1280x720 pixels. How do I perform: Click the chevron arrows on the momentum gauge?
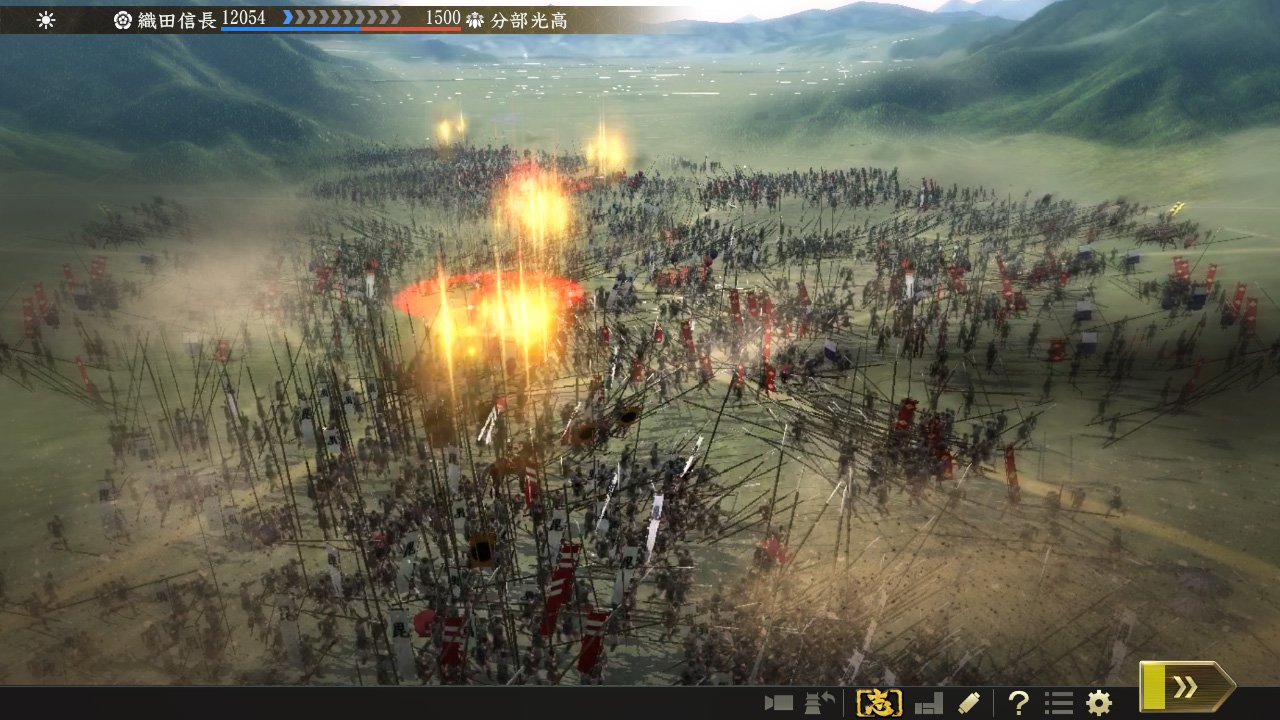coord(343,17)
